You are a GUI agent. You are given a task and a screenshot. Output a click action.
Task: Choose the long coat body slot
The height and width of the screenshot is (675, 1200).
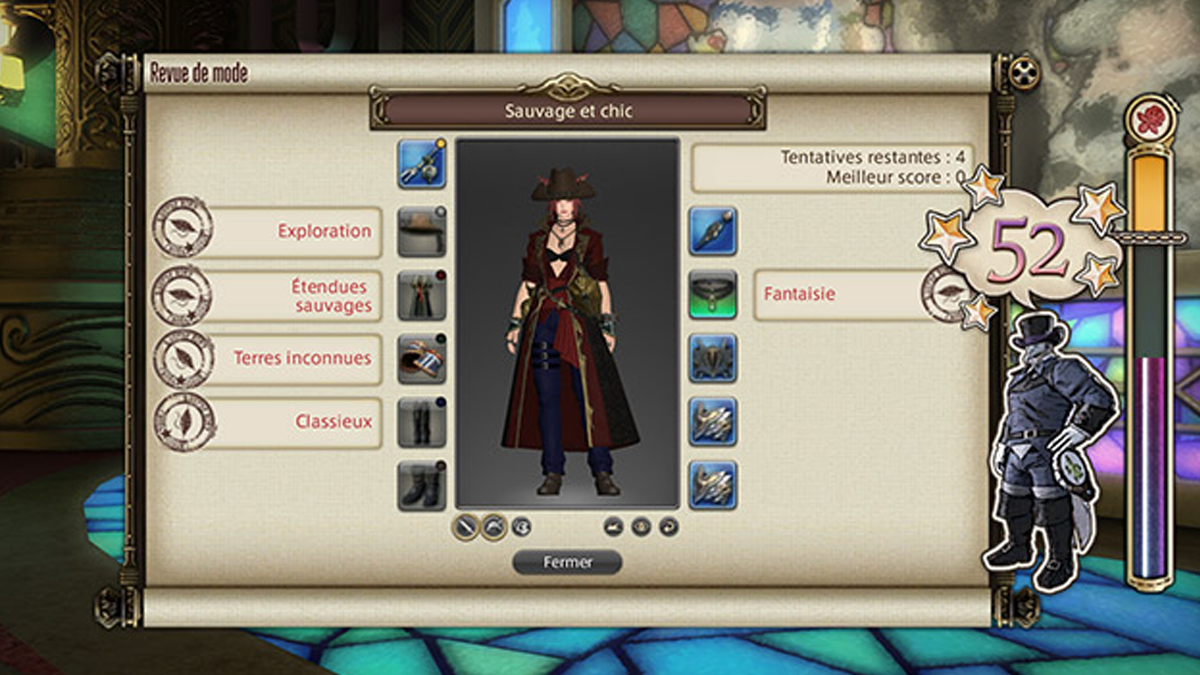tap(422, 295)
